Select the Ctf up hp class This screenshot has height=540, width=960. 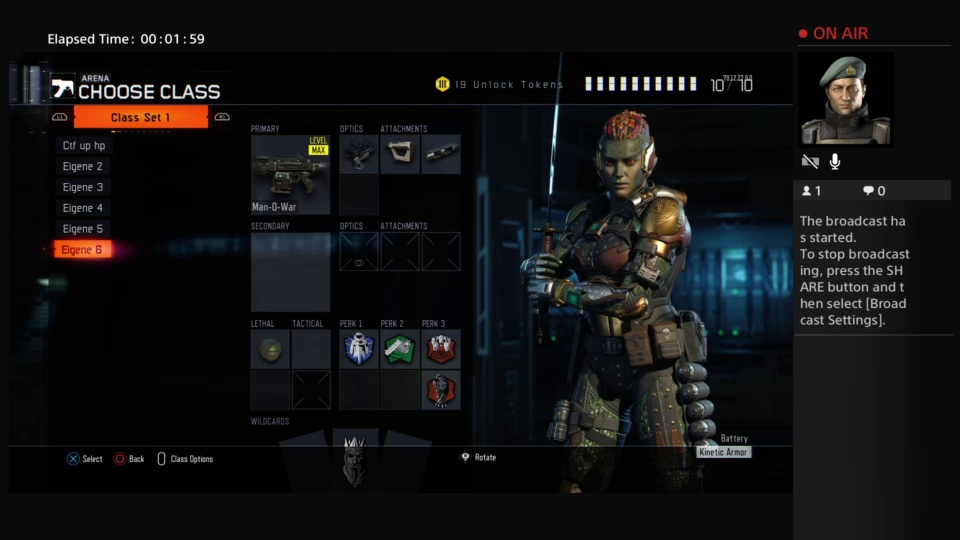[84, 146]
